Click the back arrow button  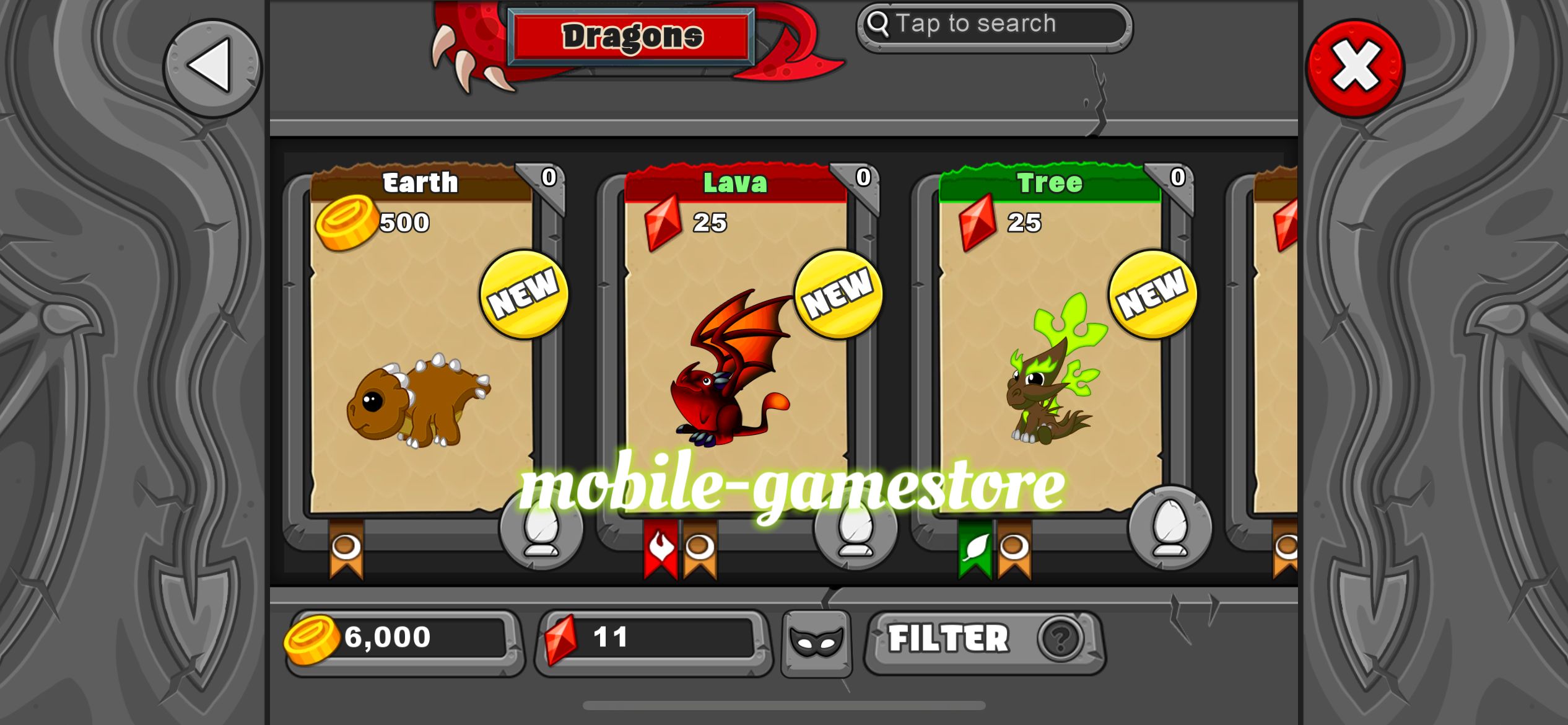[212, 68]
